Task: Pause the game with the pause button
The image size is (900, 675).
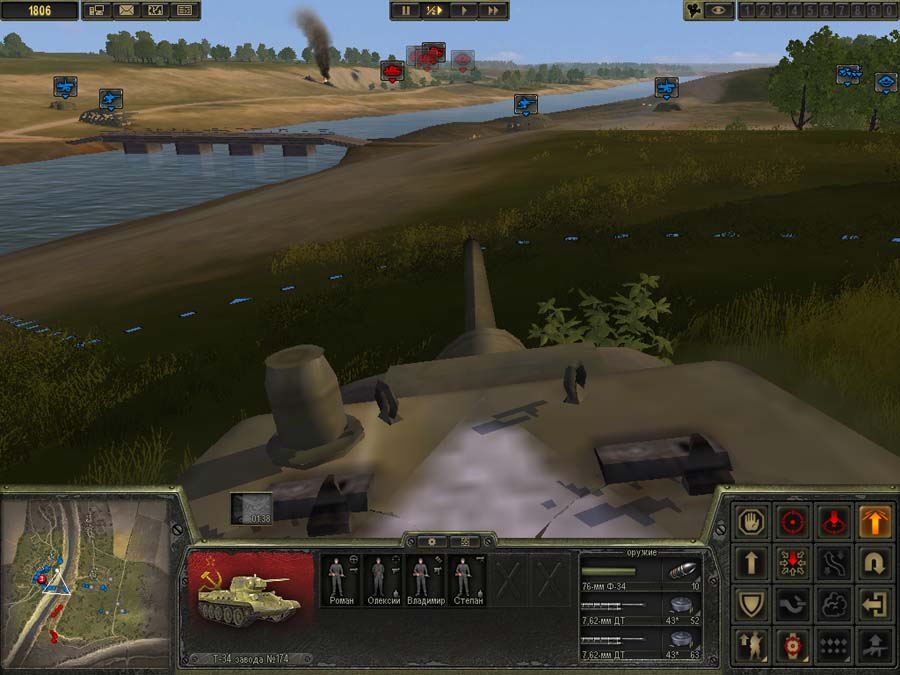Action: (406, 10)
